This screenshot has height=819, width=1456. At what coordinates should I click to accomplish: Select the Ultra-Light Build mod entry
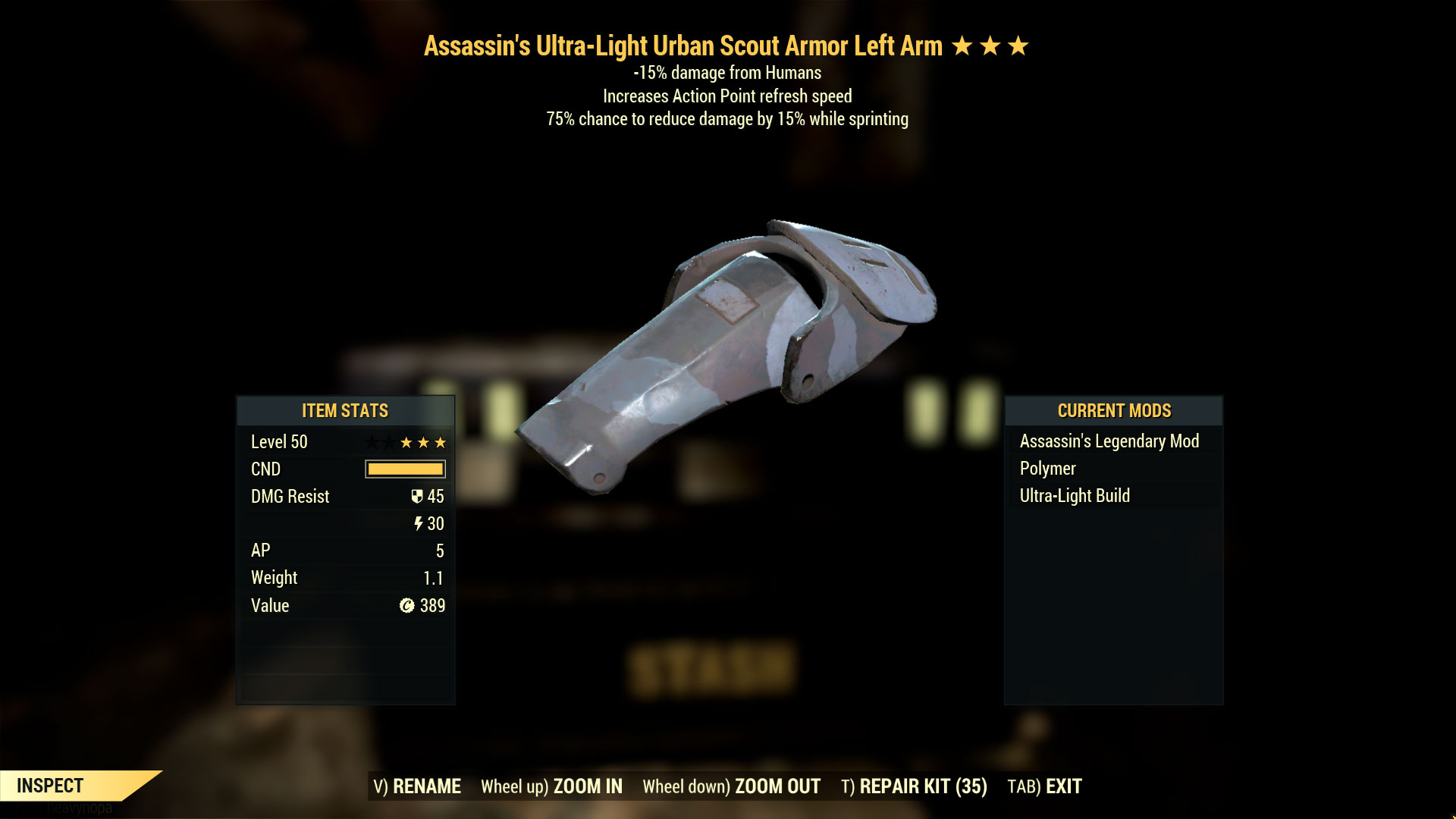pyautogui.click(x=1075, y=496)
